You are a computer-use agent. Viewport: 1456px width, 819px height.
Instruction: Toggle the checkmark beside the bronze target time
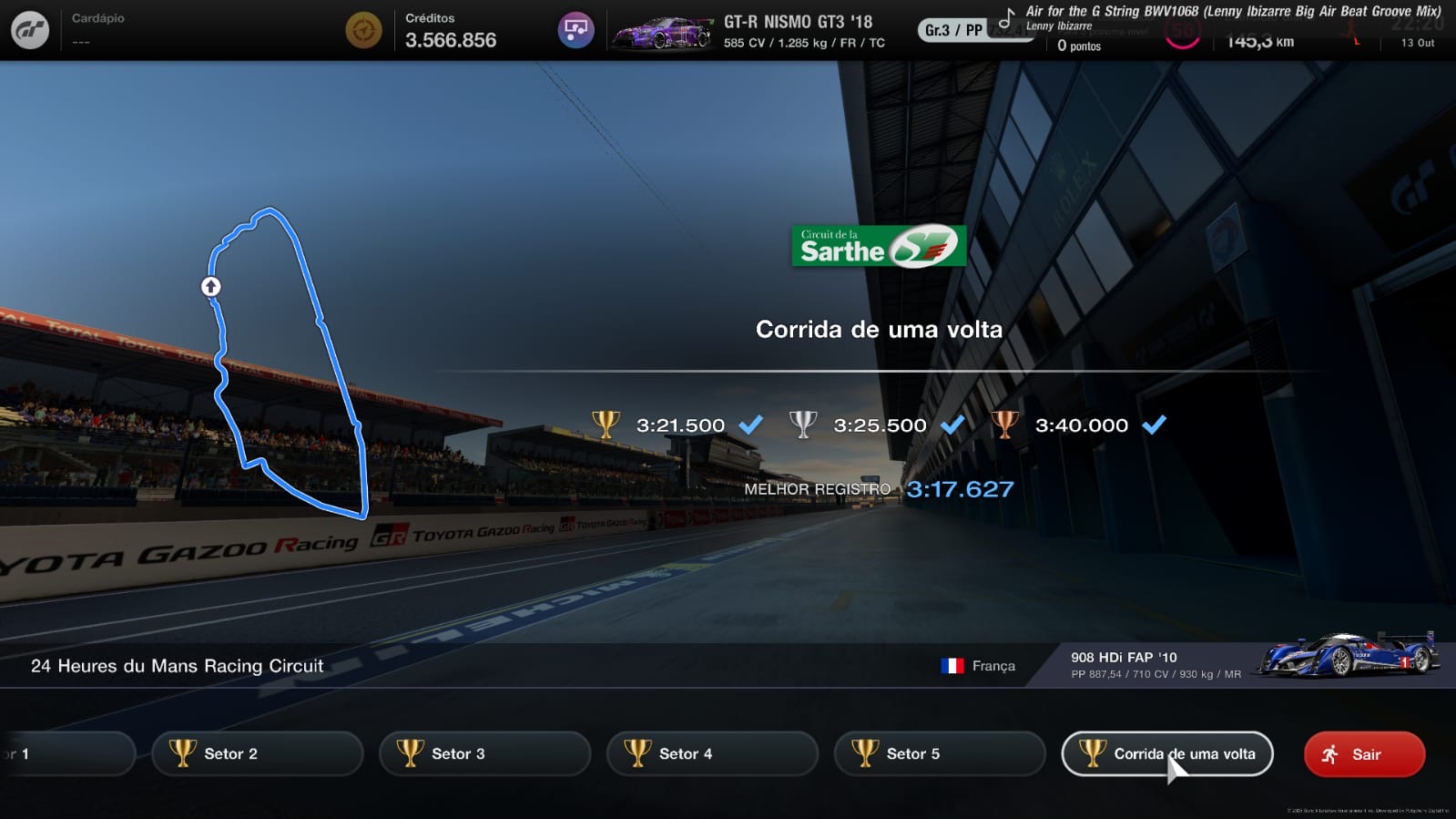(1156, 424)
